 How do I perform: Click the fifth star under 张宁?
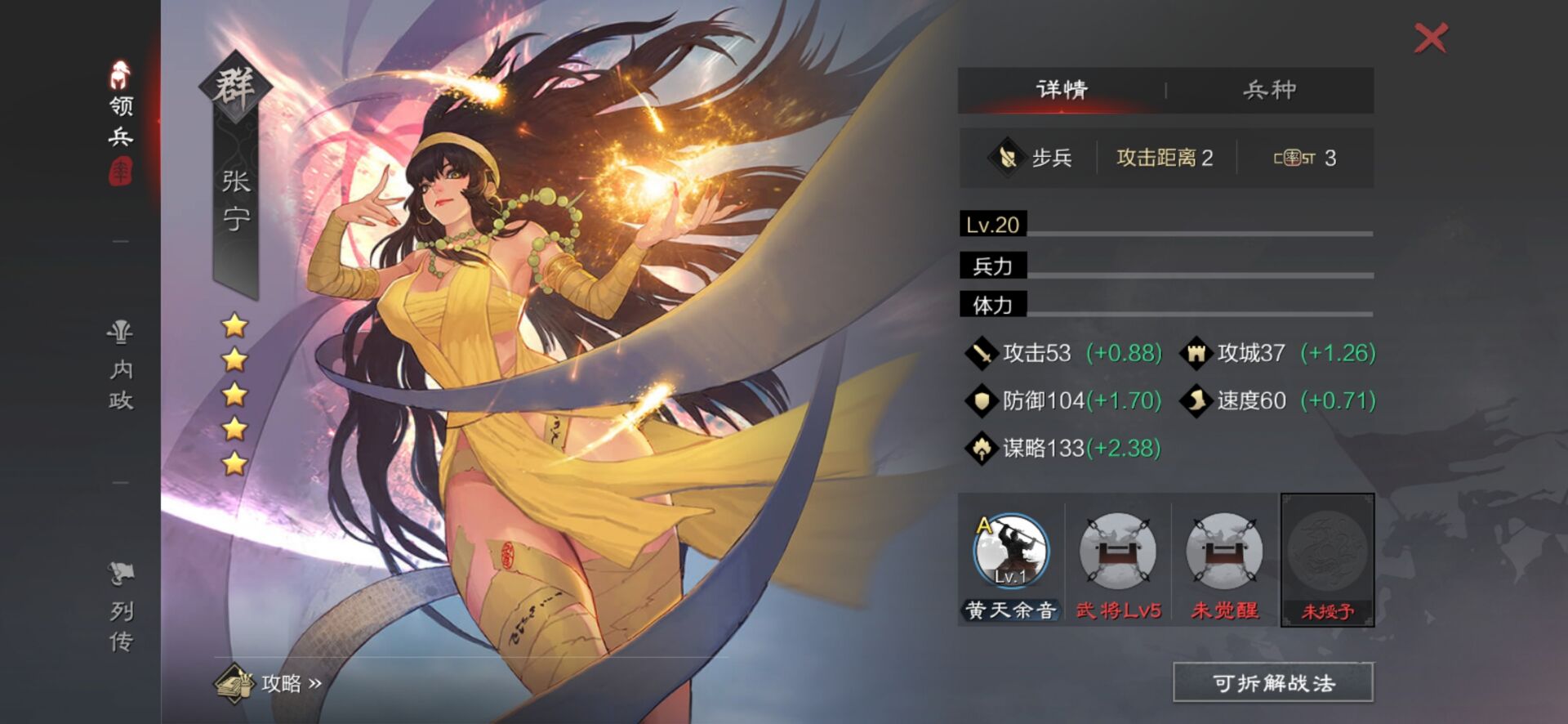(234, 463)
